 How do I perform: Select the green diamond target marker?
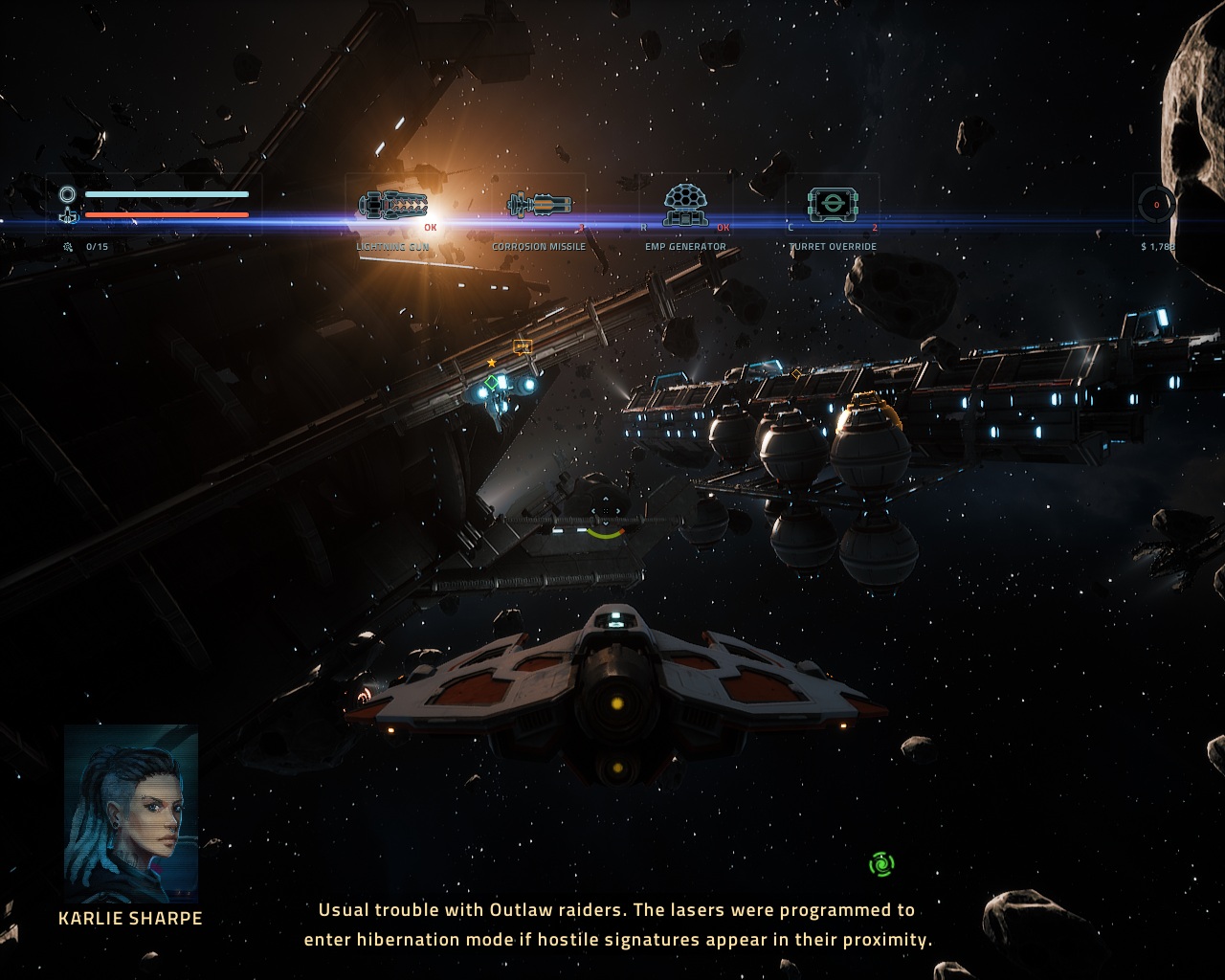(x=491, y=383)
